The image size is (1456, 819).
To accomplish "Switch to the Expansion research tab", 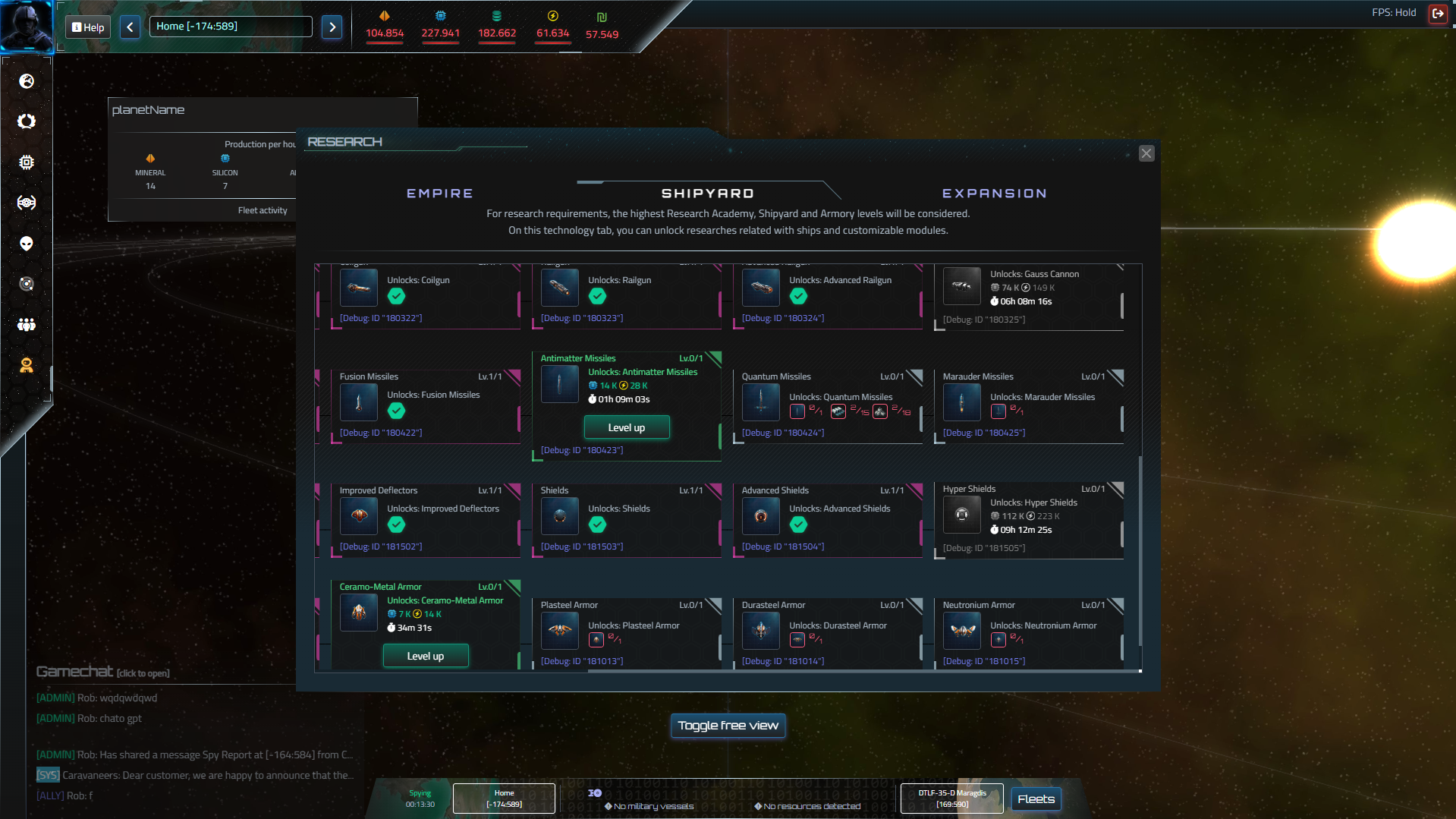I will click(994, 194).
